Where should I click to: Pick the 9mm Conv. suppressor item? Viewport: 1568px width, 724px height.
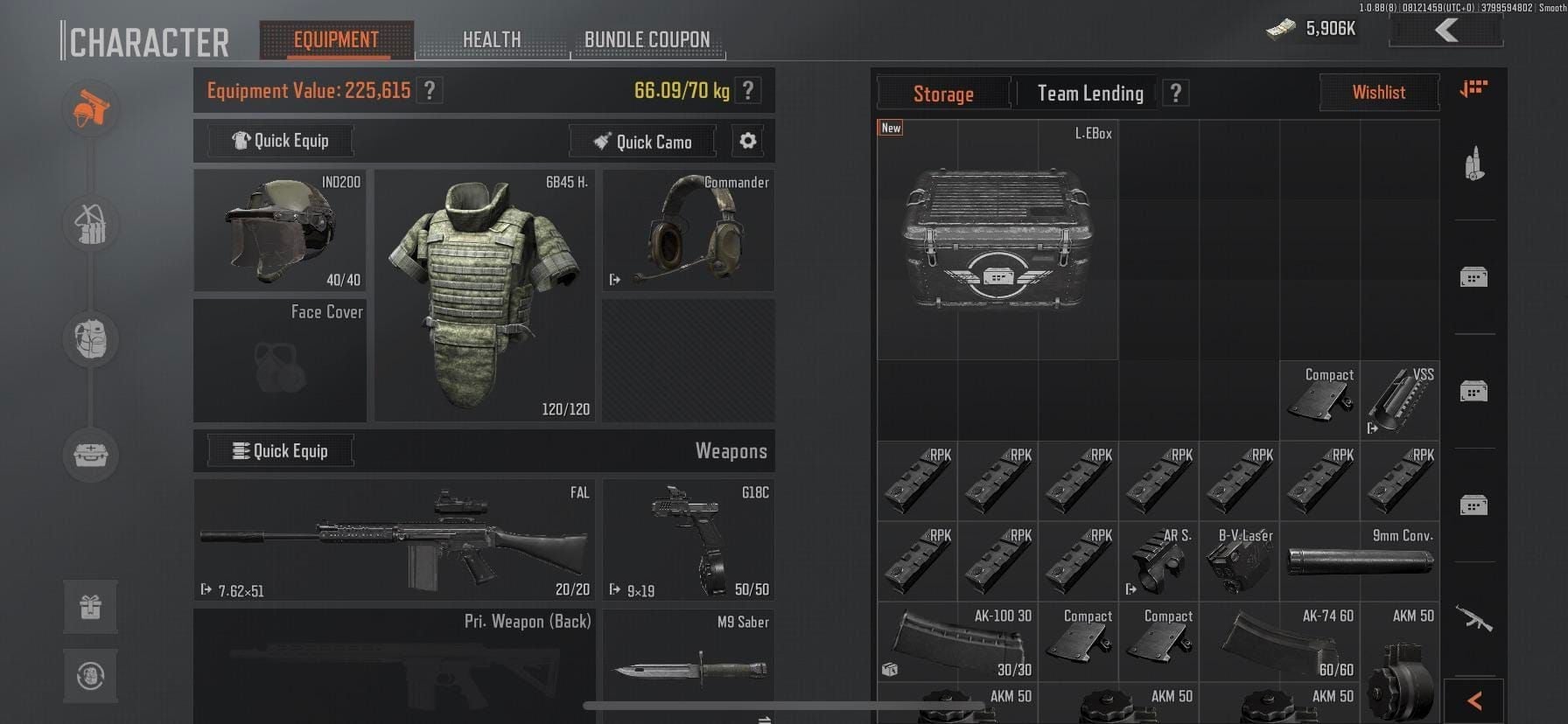(1359, 561)
